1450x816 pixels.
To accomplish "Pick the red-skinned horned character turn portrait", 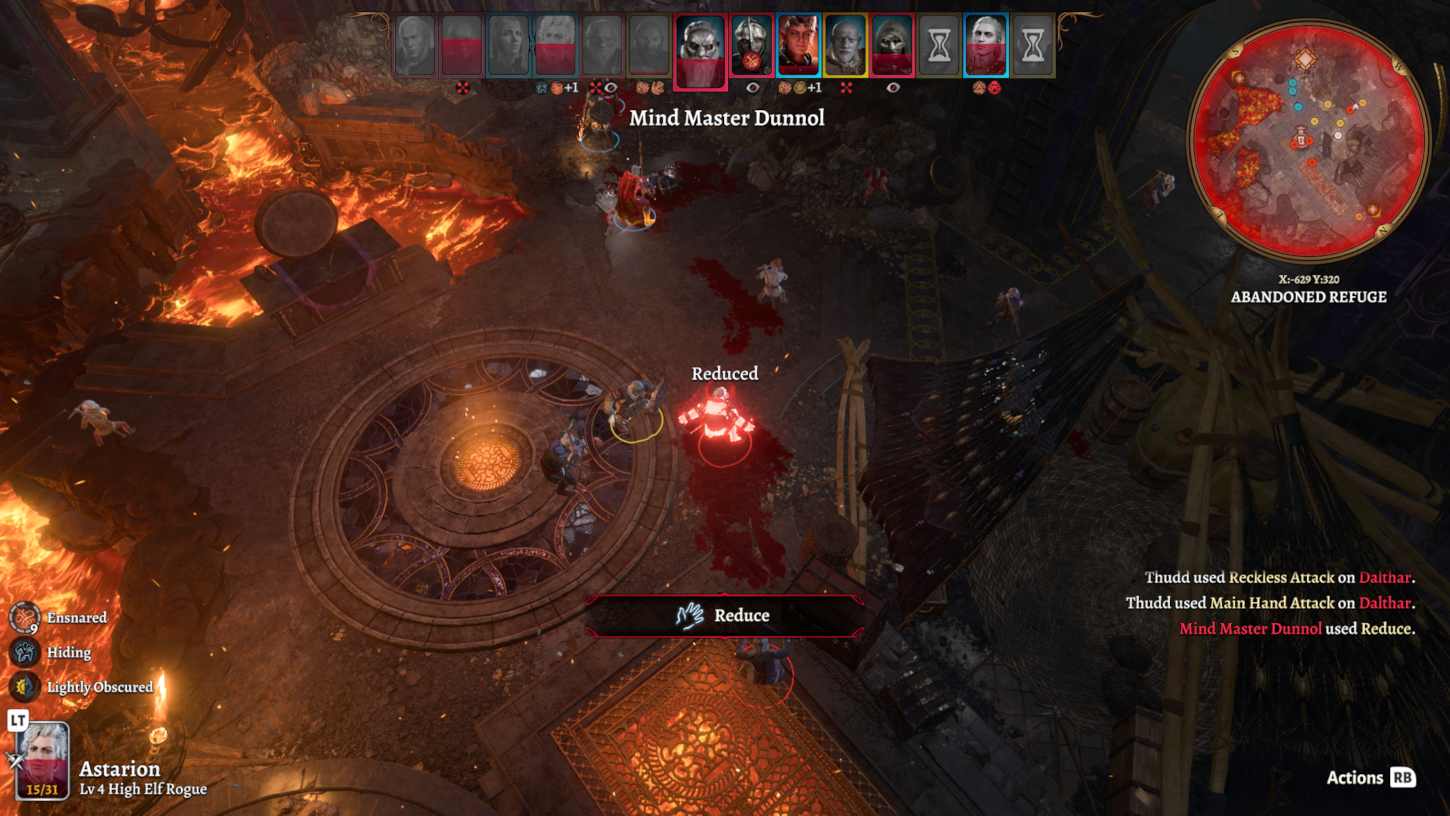I will pos(798,46).
